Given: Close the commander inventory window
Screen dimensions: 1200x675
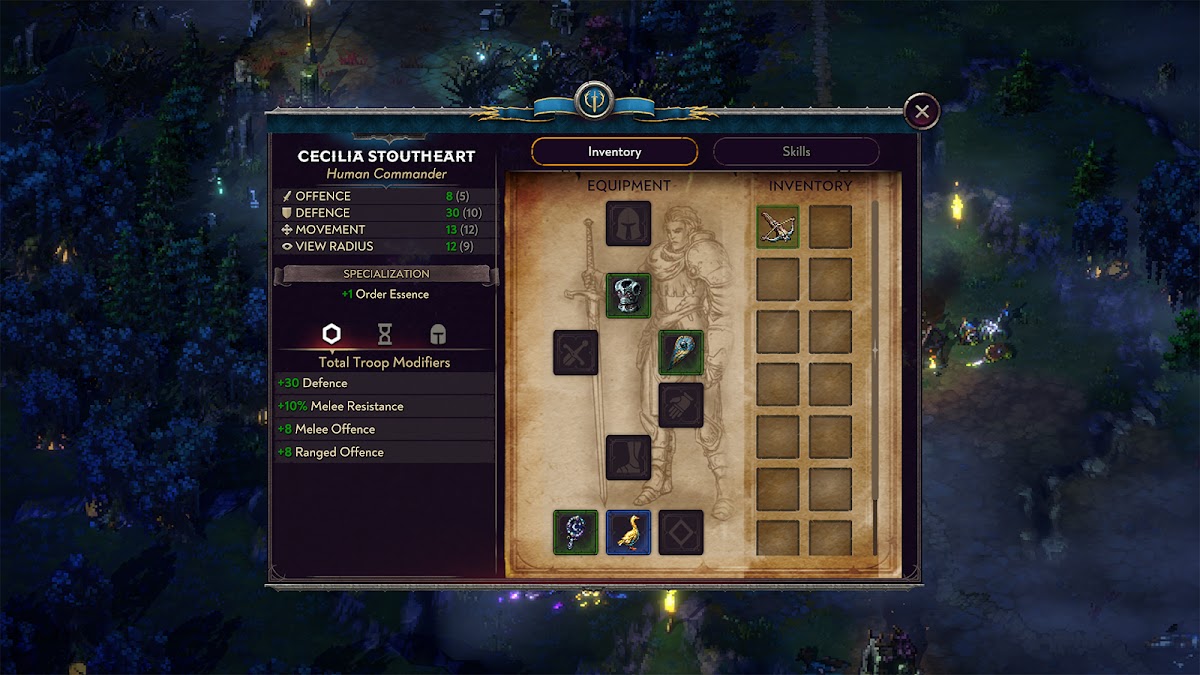Looking at the screenshot, I should tap(921, 111).
